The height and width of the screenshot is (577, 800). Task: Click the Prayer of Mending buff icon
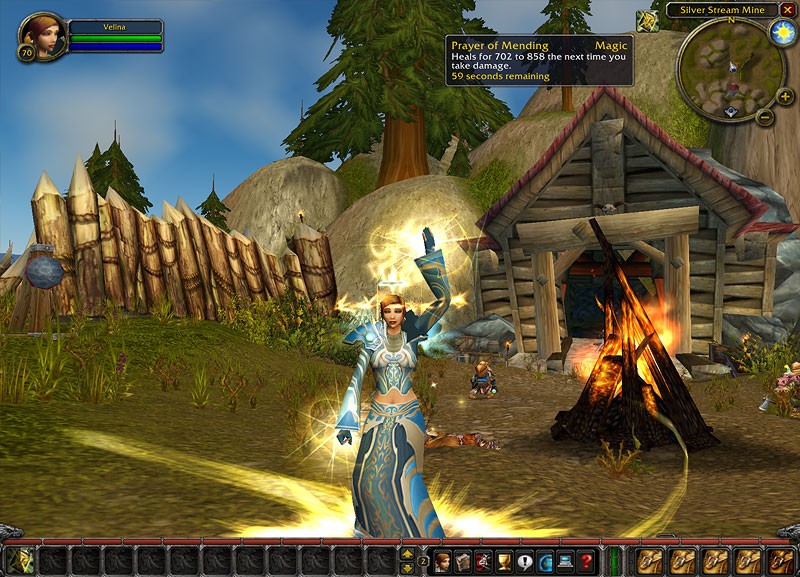[648, 20]
